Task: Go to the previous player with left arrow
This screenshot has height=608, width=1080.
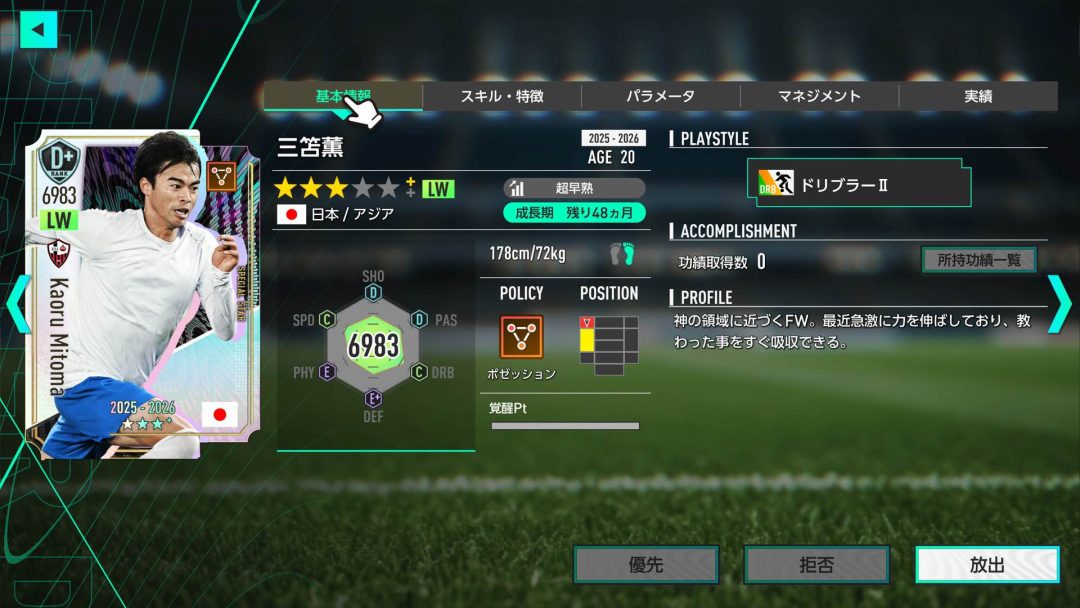Action: 18,304
